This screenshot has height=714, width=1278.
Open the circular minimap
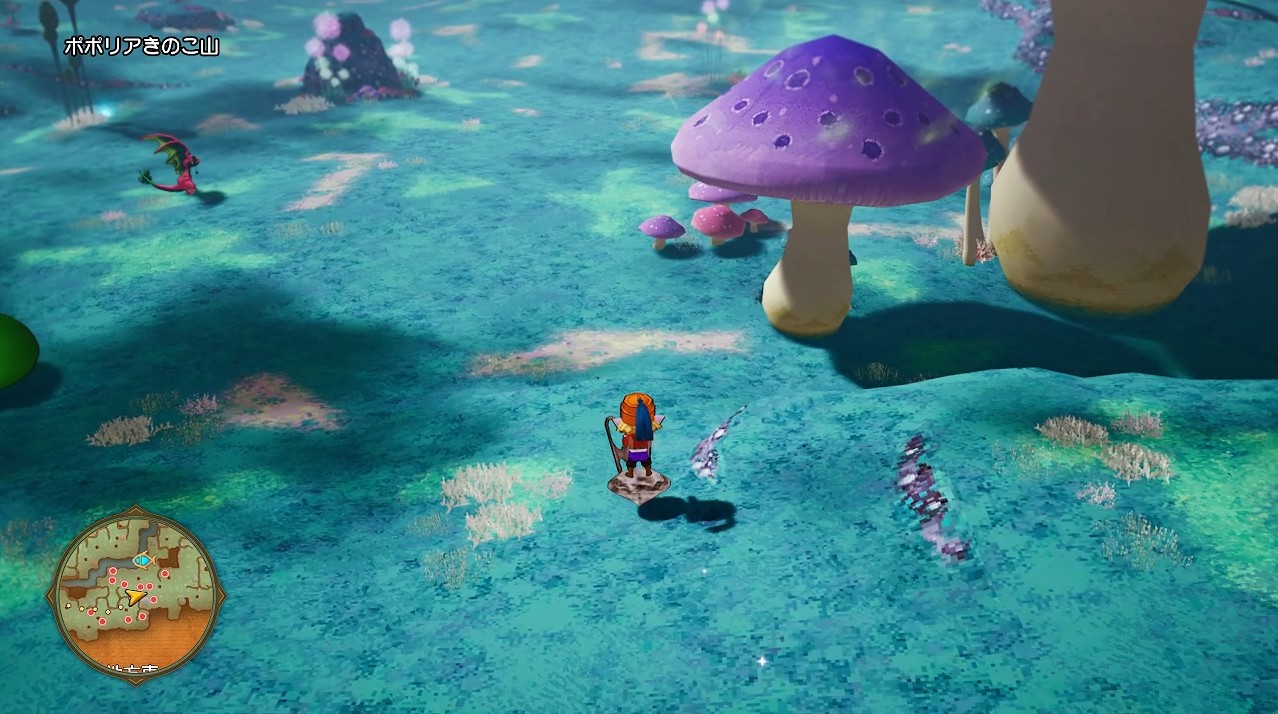[136, 593]
